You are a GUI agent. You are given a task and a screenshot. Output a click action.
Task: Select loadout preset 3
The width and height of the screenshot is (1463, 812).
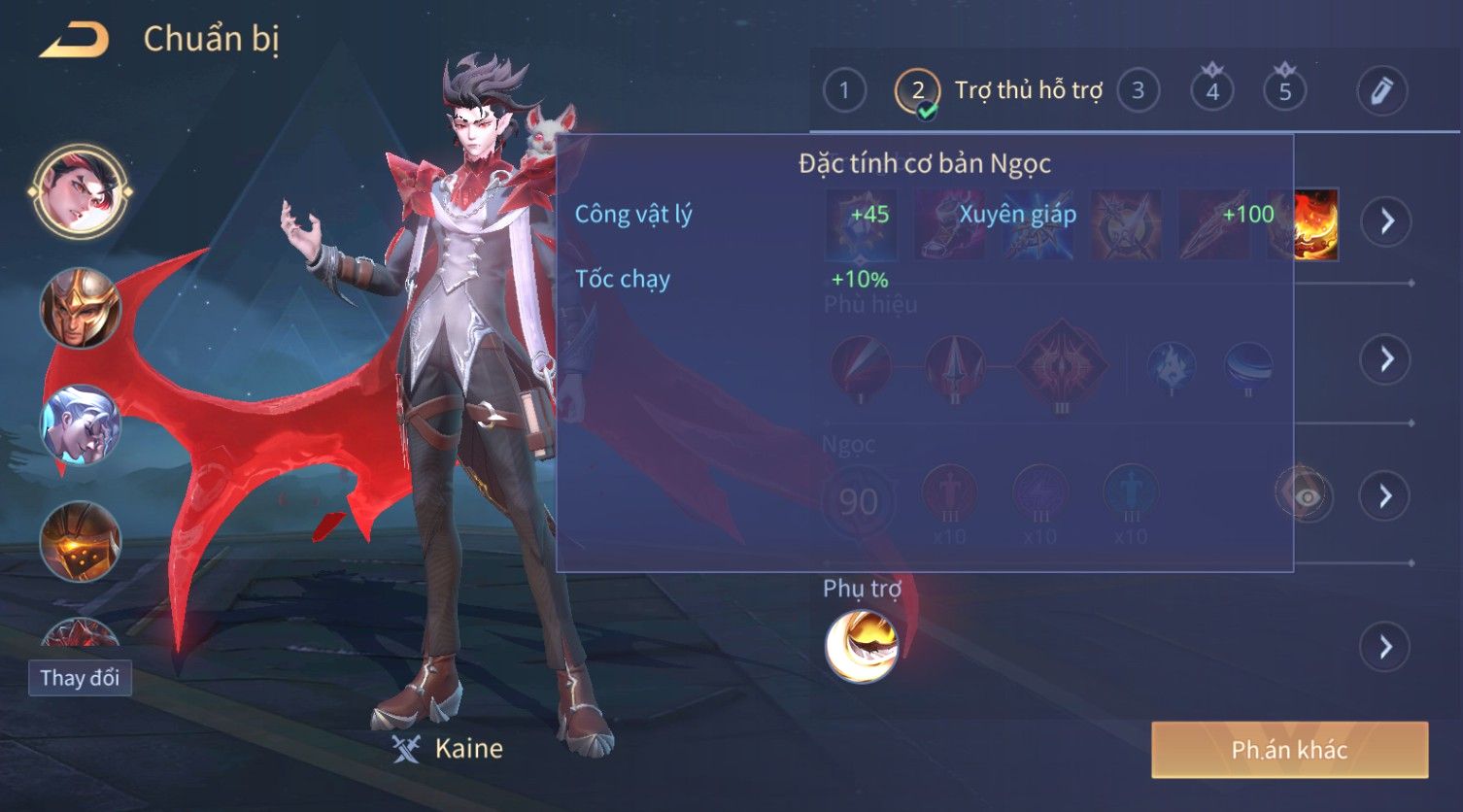tap(1138, 91)
